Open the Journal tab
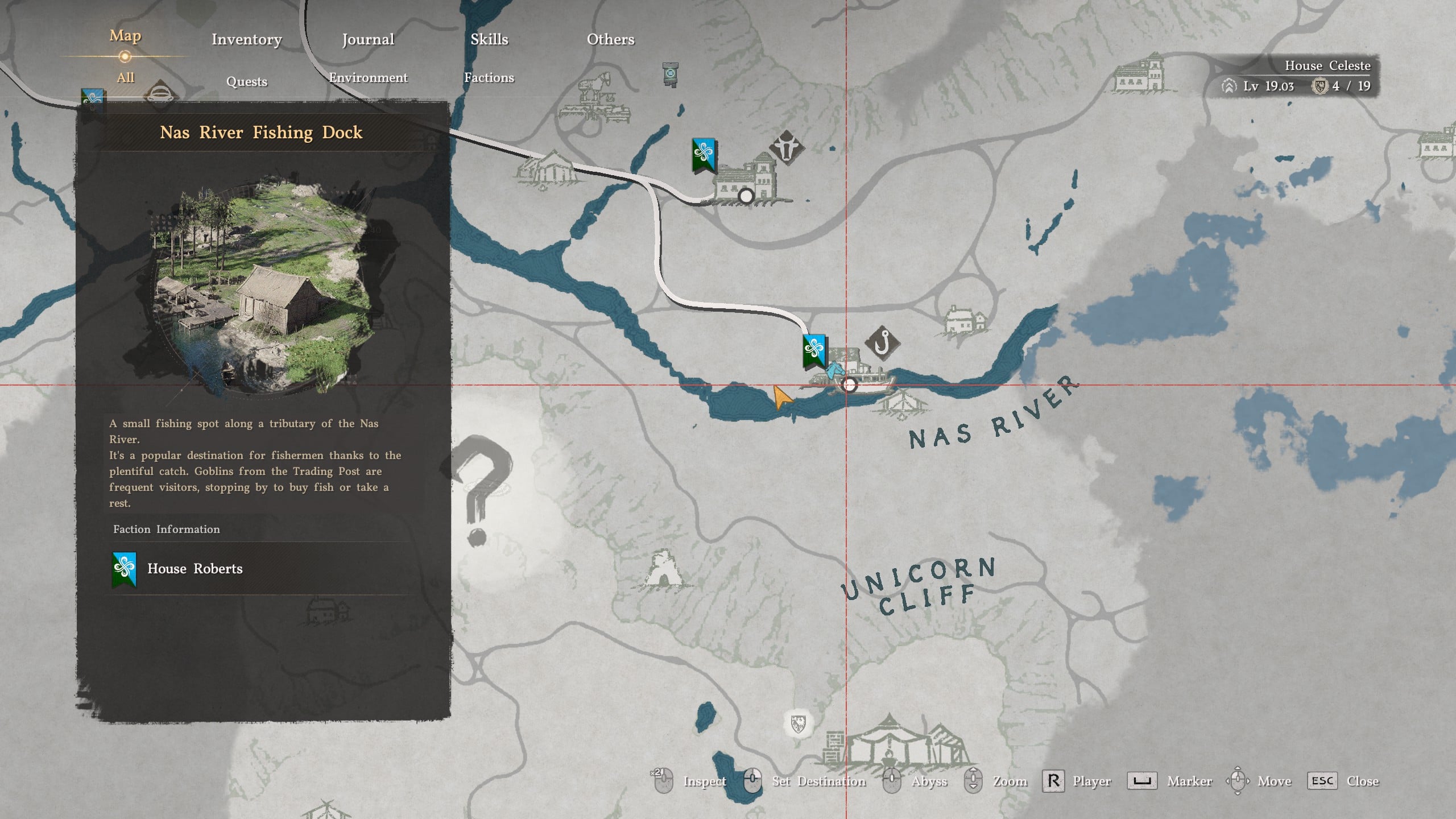This screenshot has height=819, width=1456. click(368, 39)
